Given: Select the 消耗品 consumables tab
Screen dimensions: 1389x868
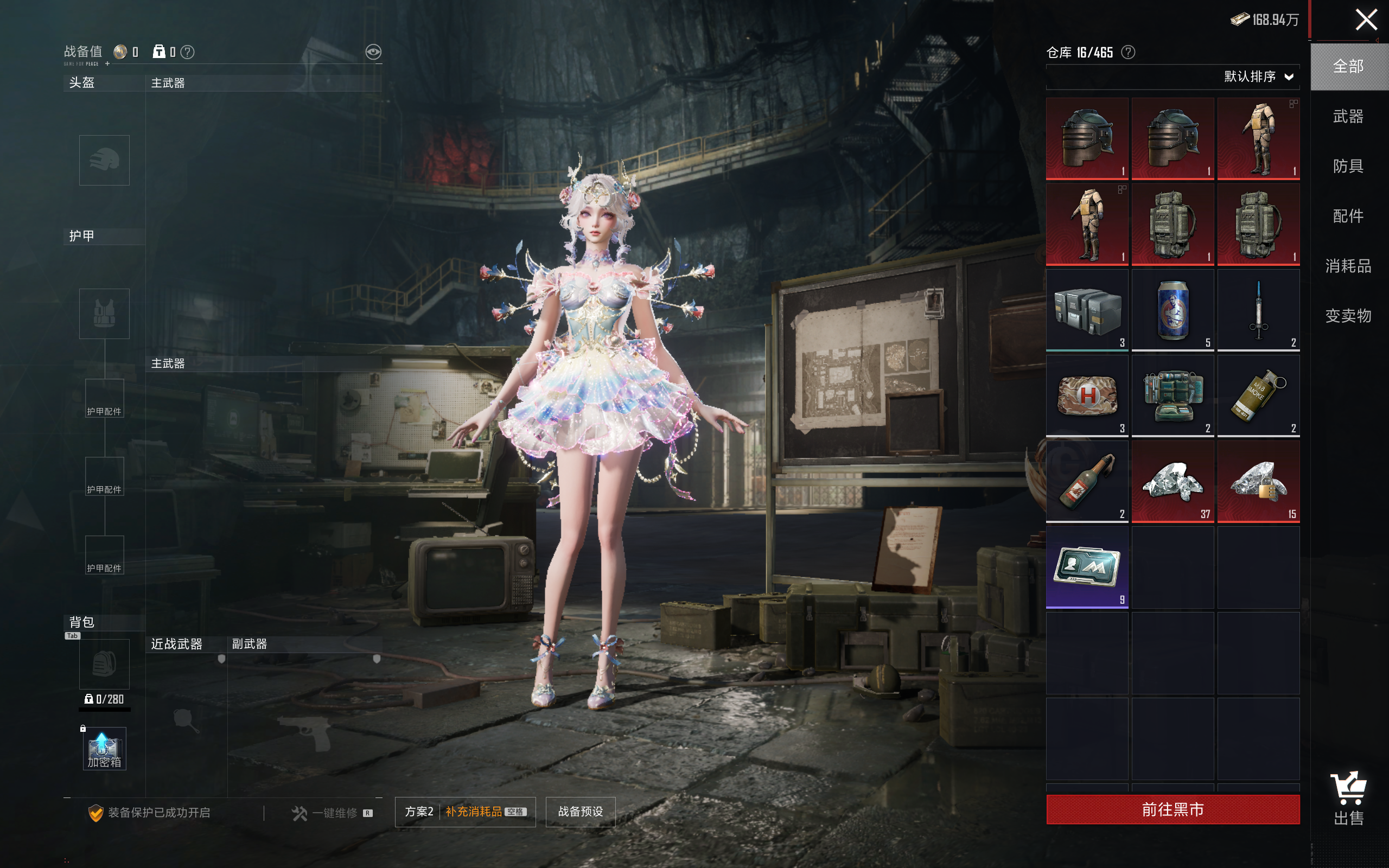Looking at the screenshot, I should pos(1348,266).
